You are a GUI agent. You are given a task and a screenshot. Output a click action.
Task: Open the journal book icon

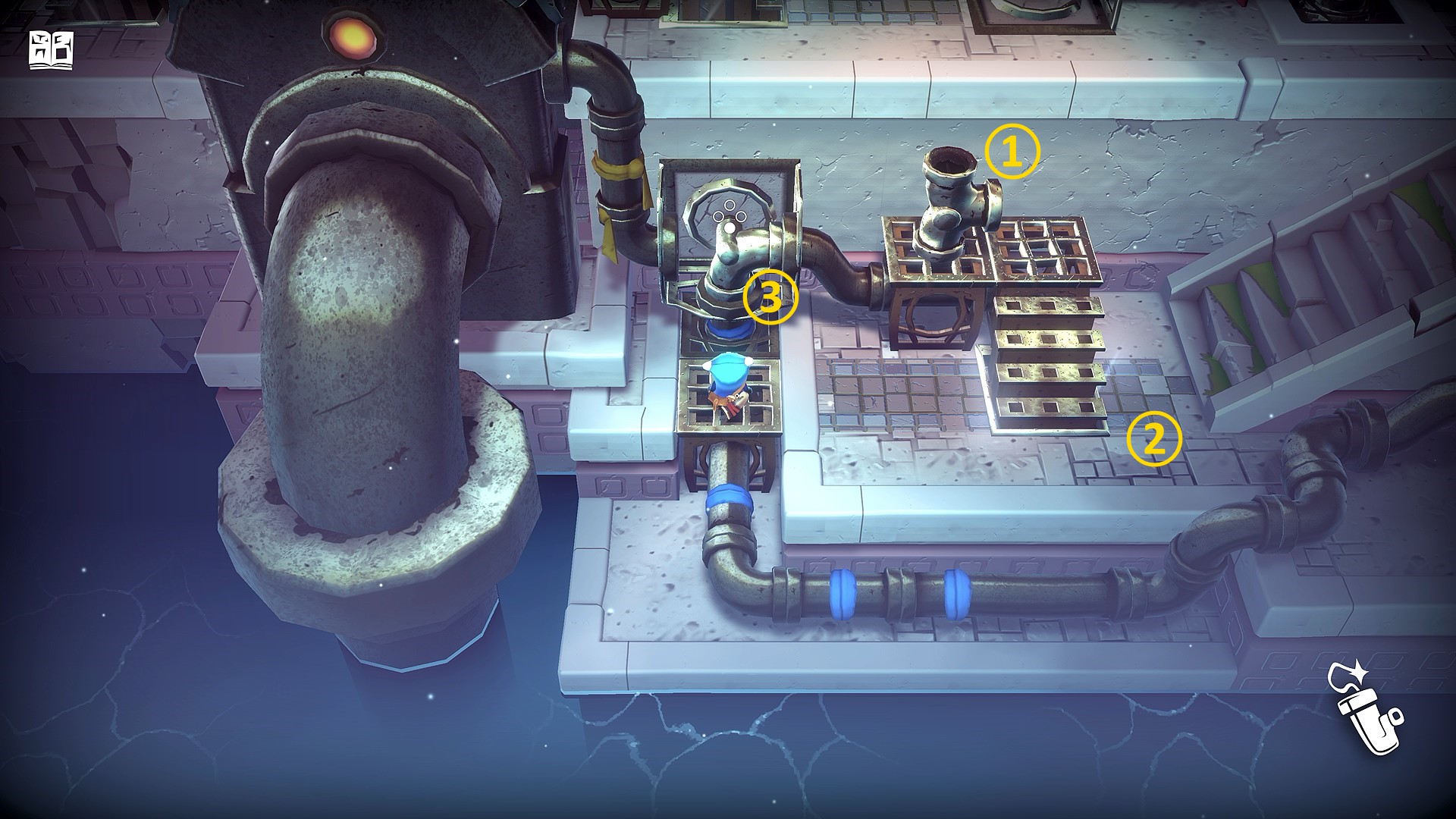(52, 51)
